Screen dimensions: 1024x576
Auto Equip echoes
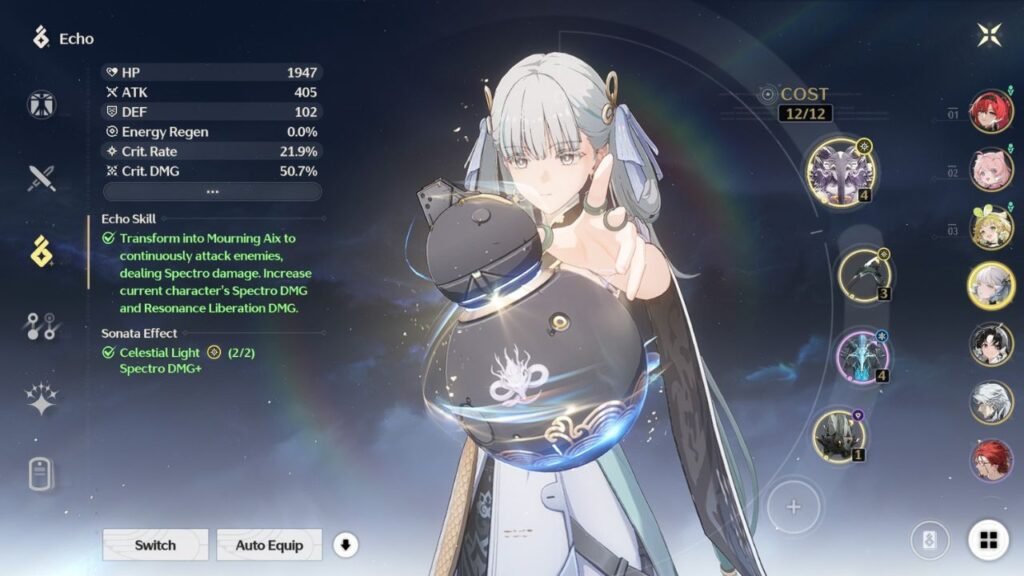pos(269,545)
